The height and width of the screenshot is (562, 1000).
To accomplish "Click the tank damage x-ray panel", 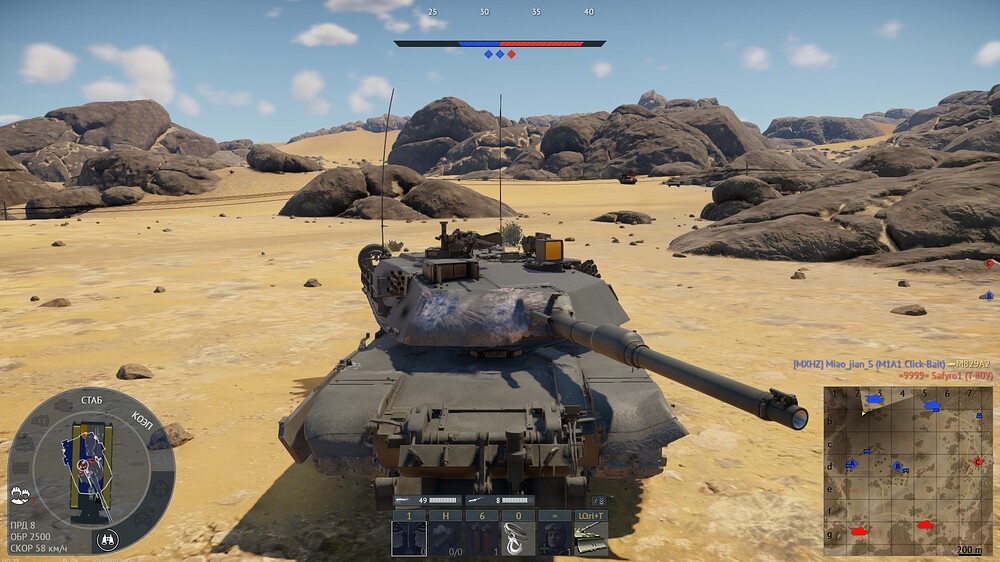I will tap(90, 470).
